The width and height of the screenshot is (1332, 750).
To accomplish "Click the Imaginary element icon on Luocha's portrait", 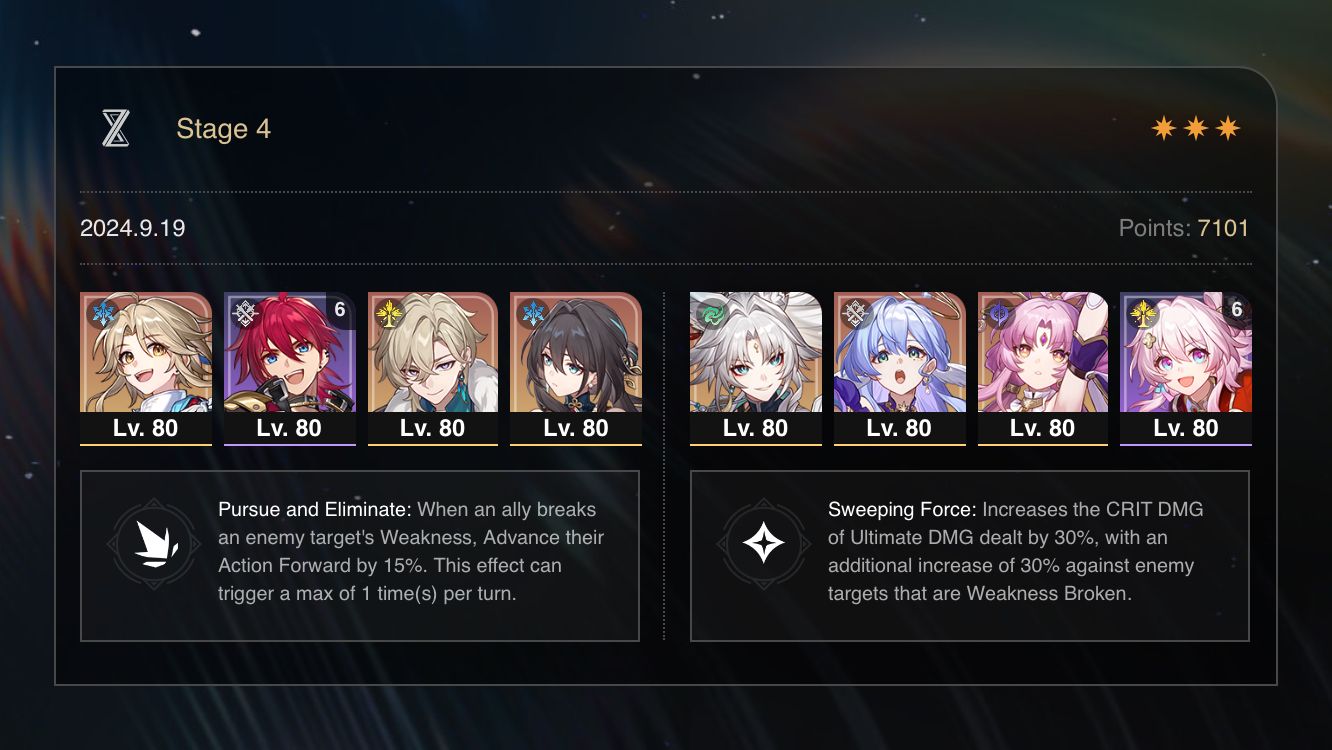I will (387, 311).
